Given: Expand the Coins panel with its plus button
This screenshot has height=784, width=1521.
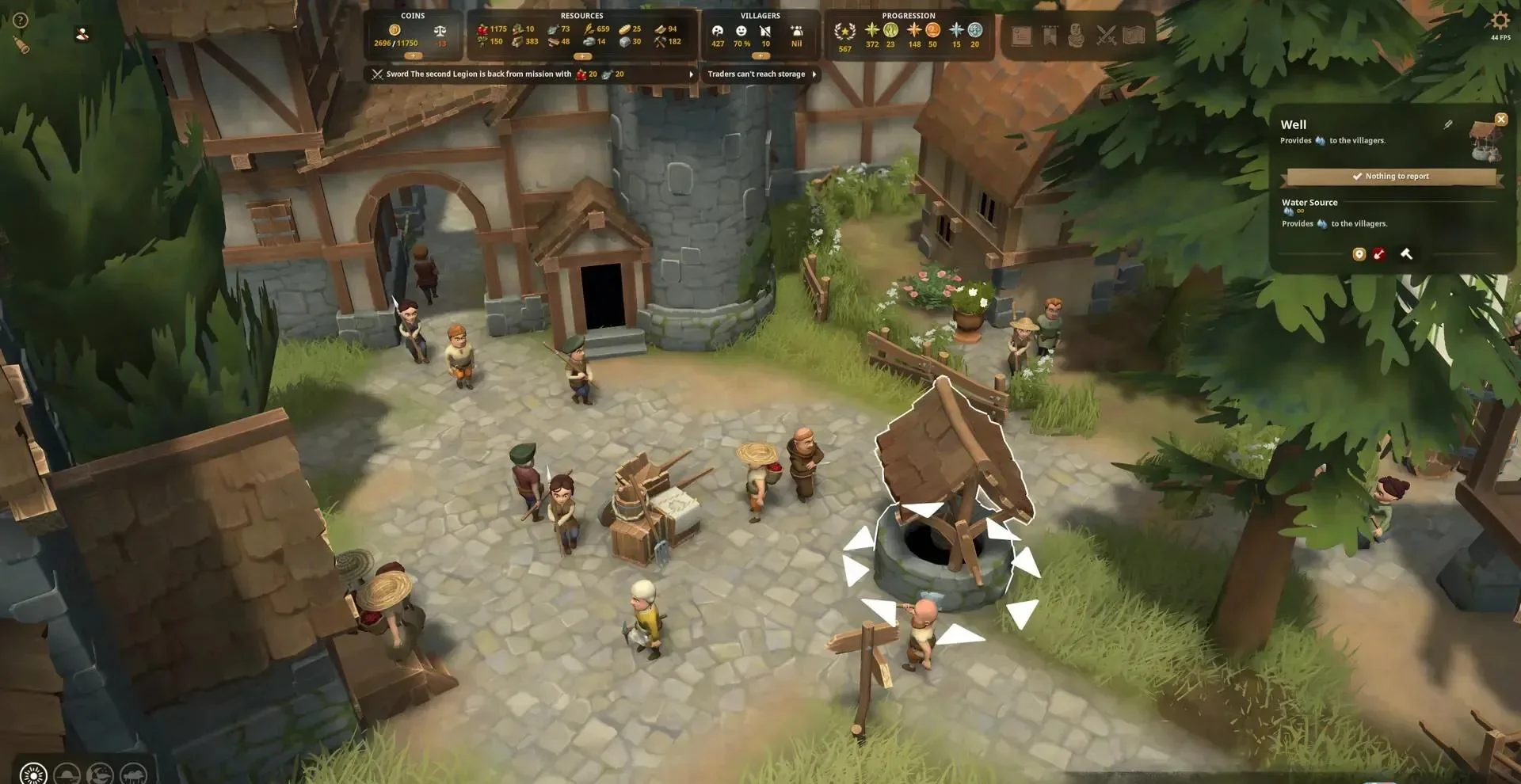Looking at the screenshot, I should click(414, 56).
